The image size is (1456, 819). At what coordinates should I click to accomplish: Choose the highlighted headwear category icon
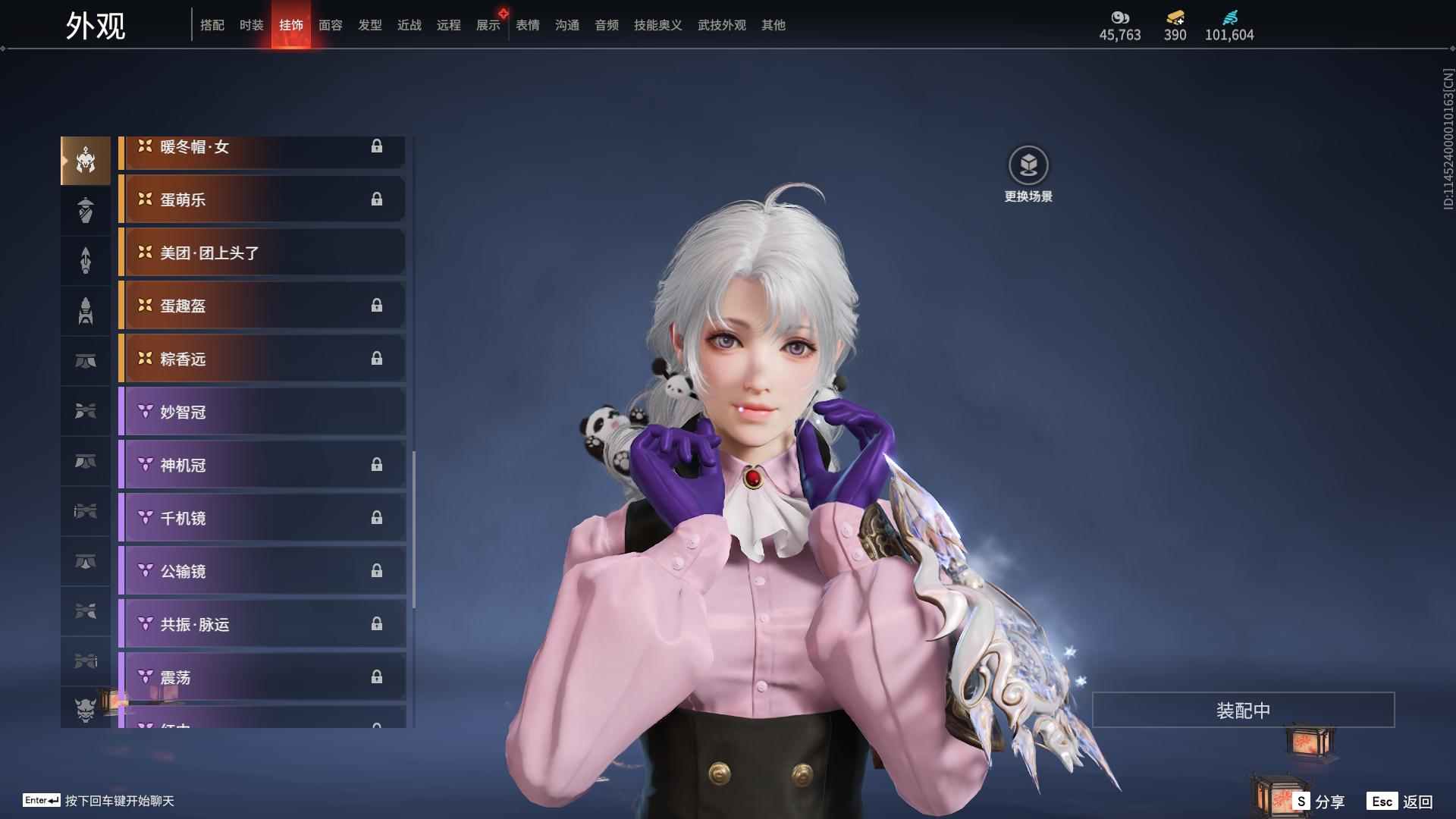coord(86,161)
